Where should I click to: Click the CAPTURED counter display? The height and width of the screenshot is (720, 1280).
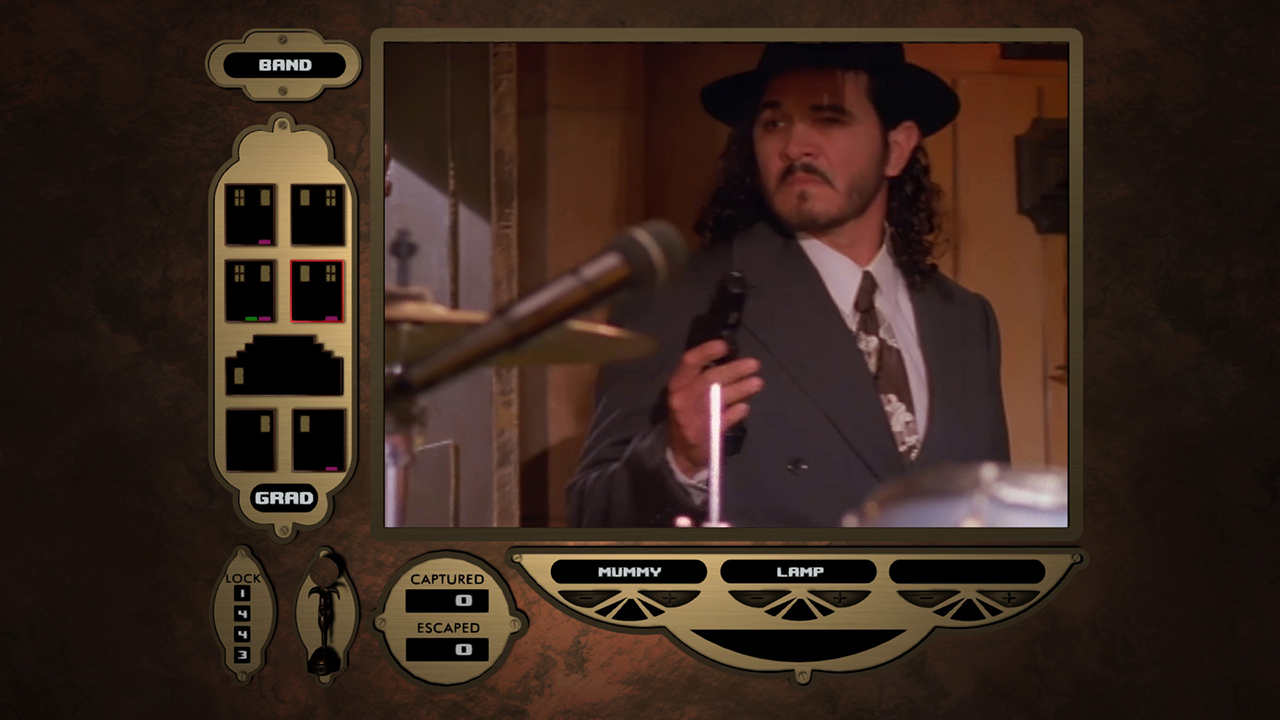tap(447, 601)
